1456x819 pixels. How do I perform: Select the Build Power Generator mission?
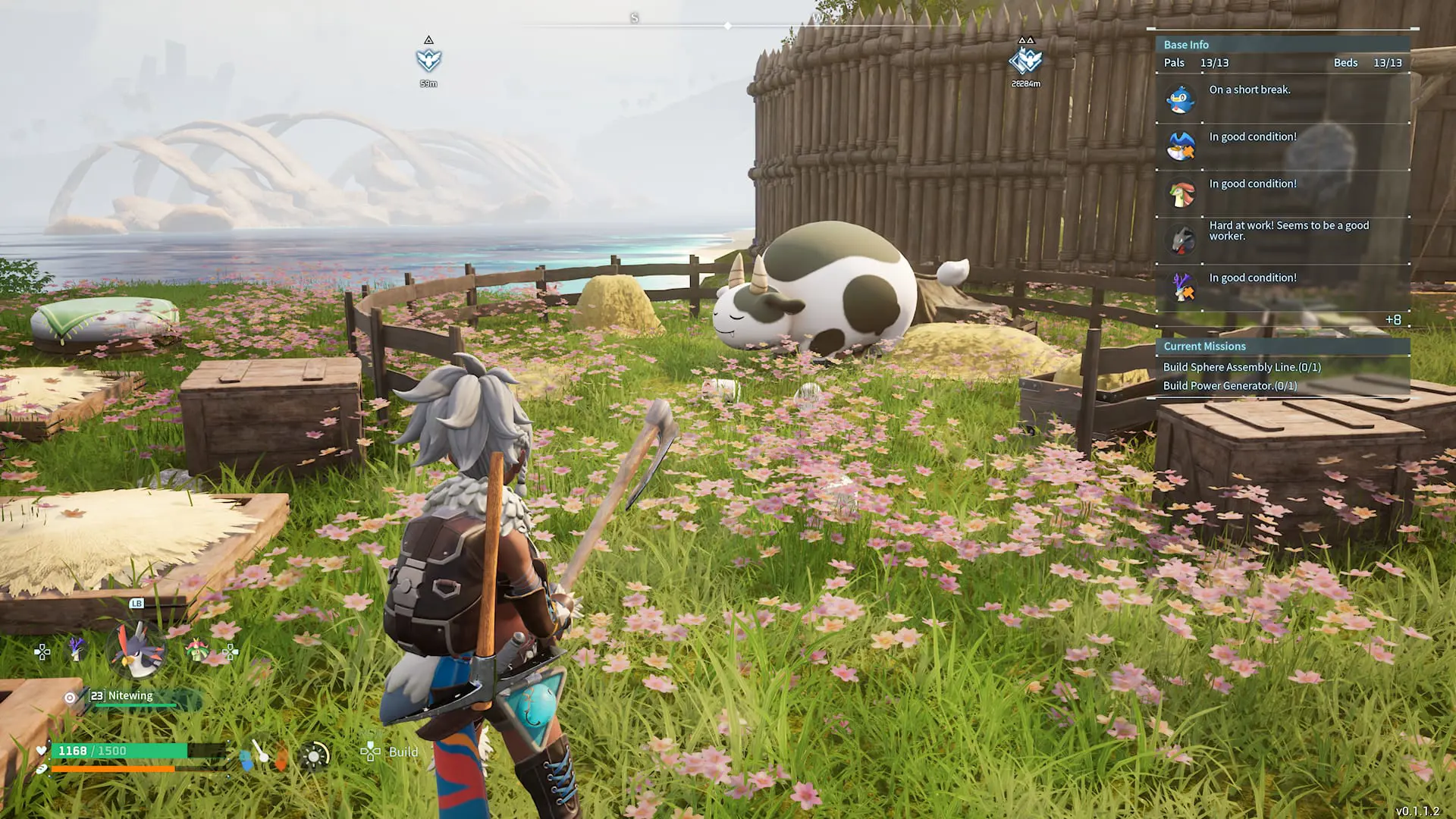pyautogui.click(x=1229, y=386)
